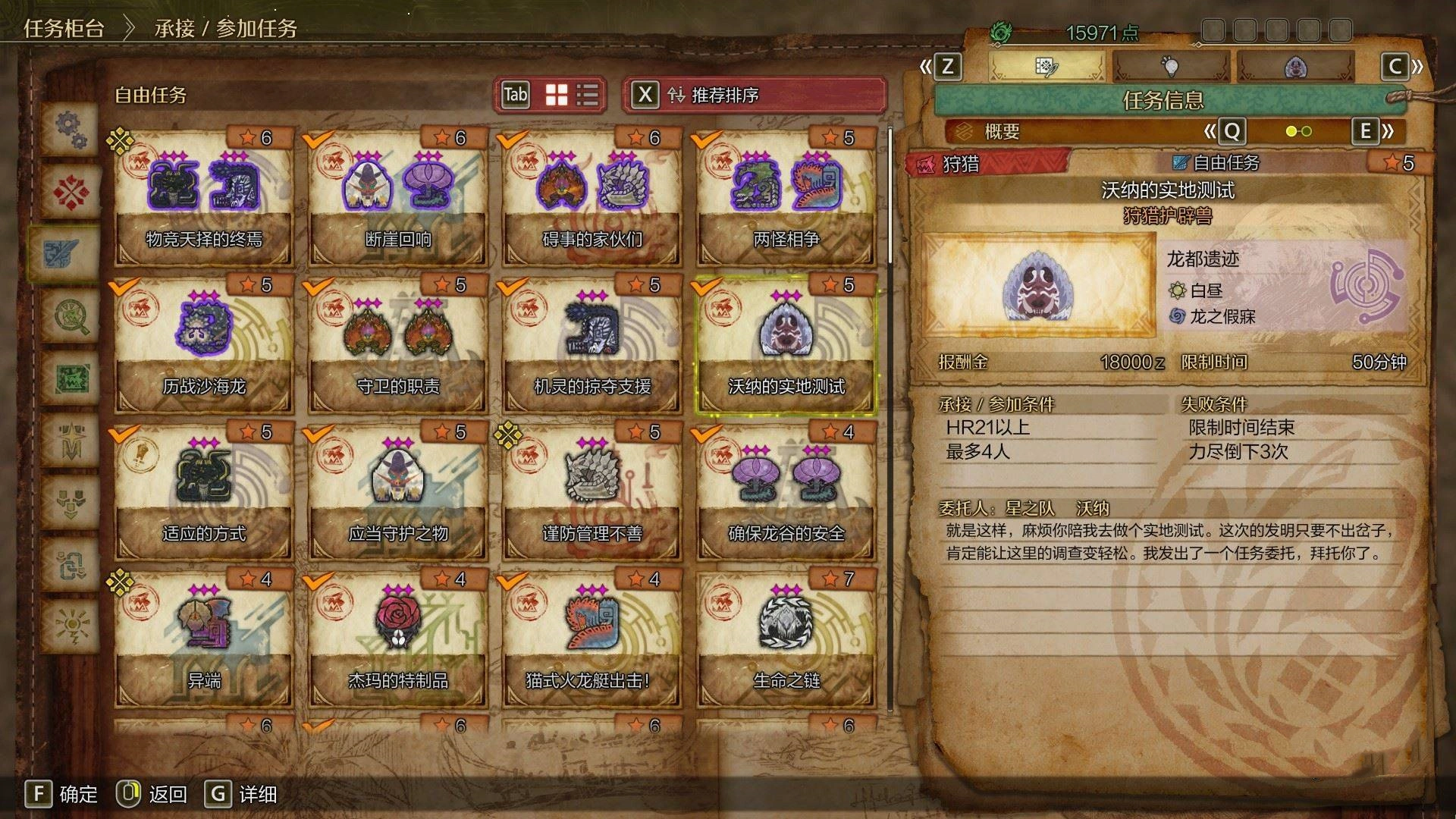Viewport: 1456px width, 819px height.
Task: Select the highlighted 沃纳的实地测试 quest
Action: click(x=786, y=346)
